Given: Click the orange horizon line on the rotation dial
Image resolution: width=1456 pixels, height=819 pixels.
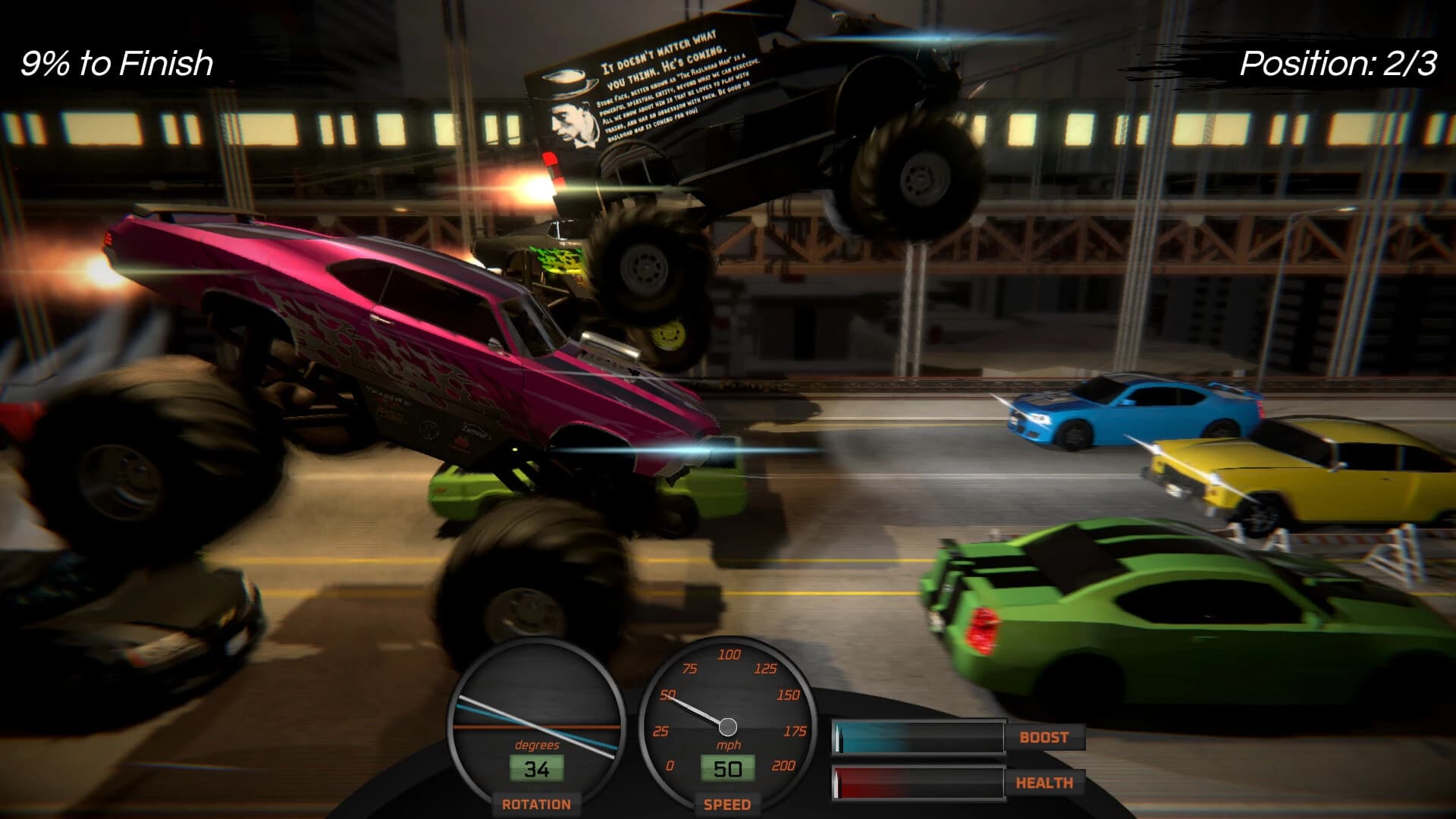Looking at the screenshot, I should pos(538,725).
